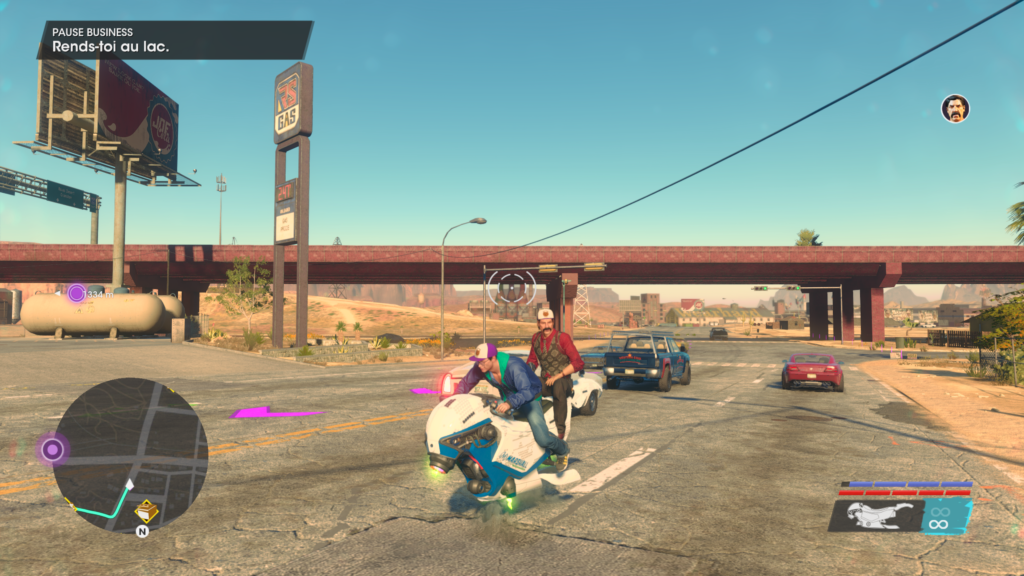Click the yellow diamond icon on minimap
Screen dimensions: 1024x576
coord(146,511)
